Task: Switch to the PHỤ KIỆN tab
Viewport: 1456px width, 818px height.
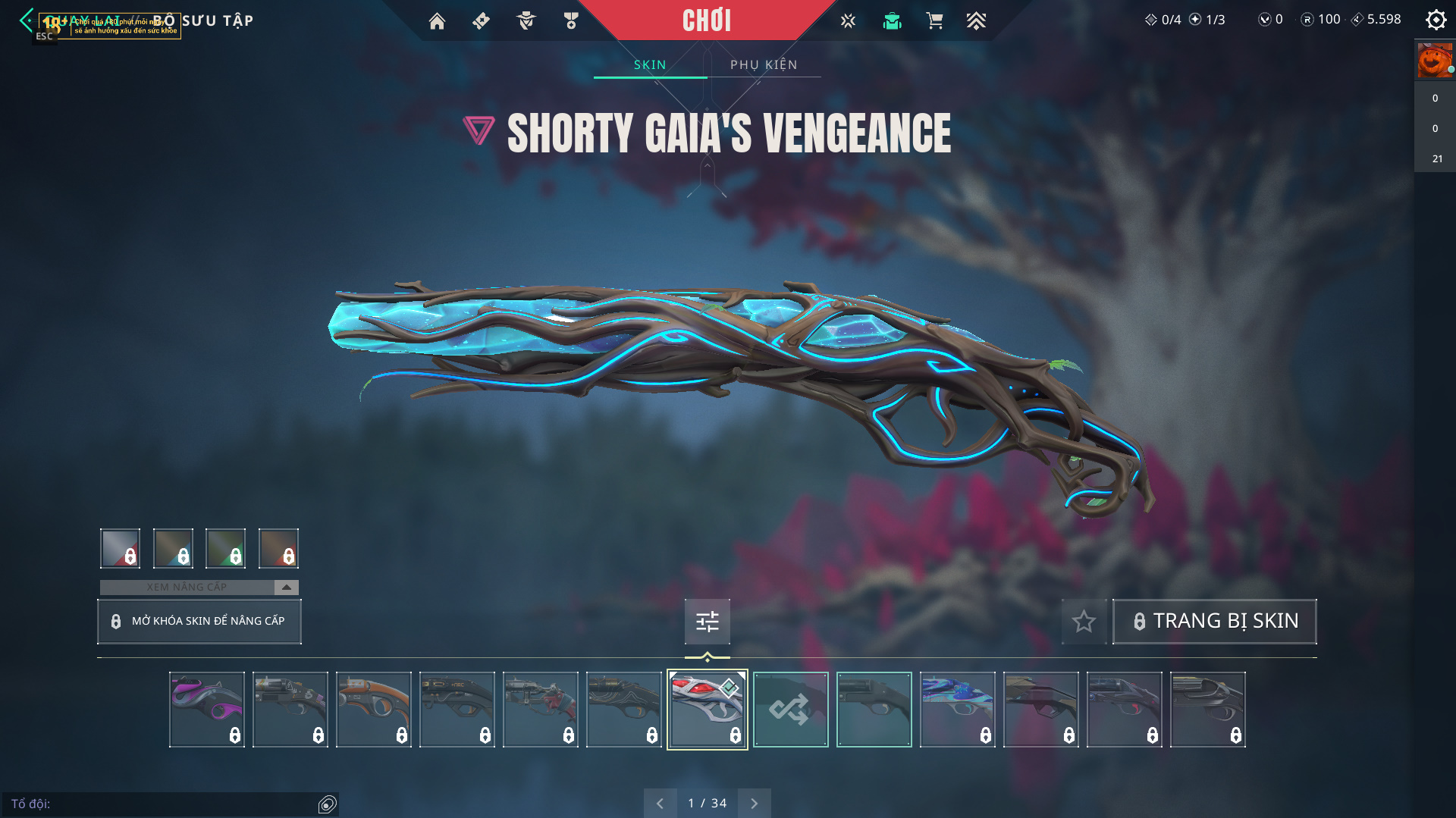Action: click(x=764, y=65)
